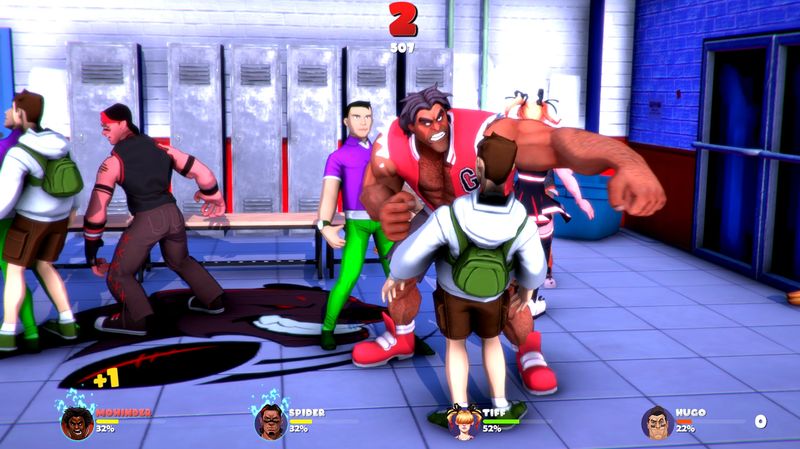Click Spider's portrait icon

coord(270,421)
